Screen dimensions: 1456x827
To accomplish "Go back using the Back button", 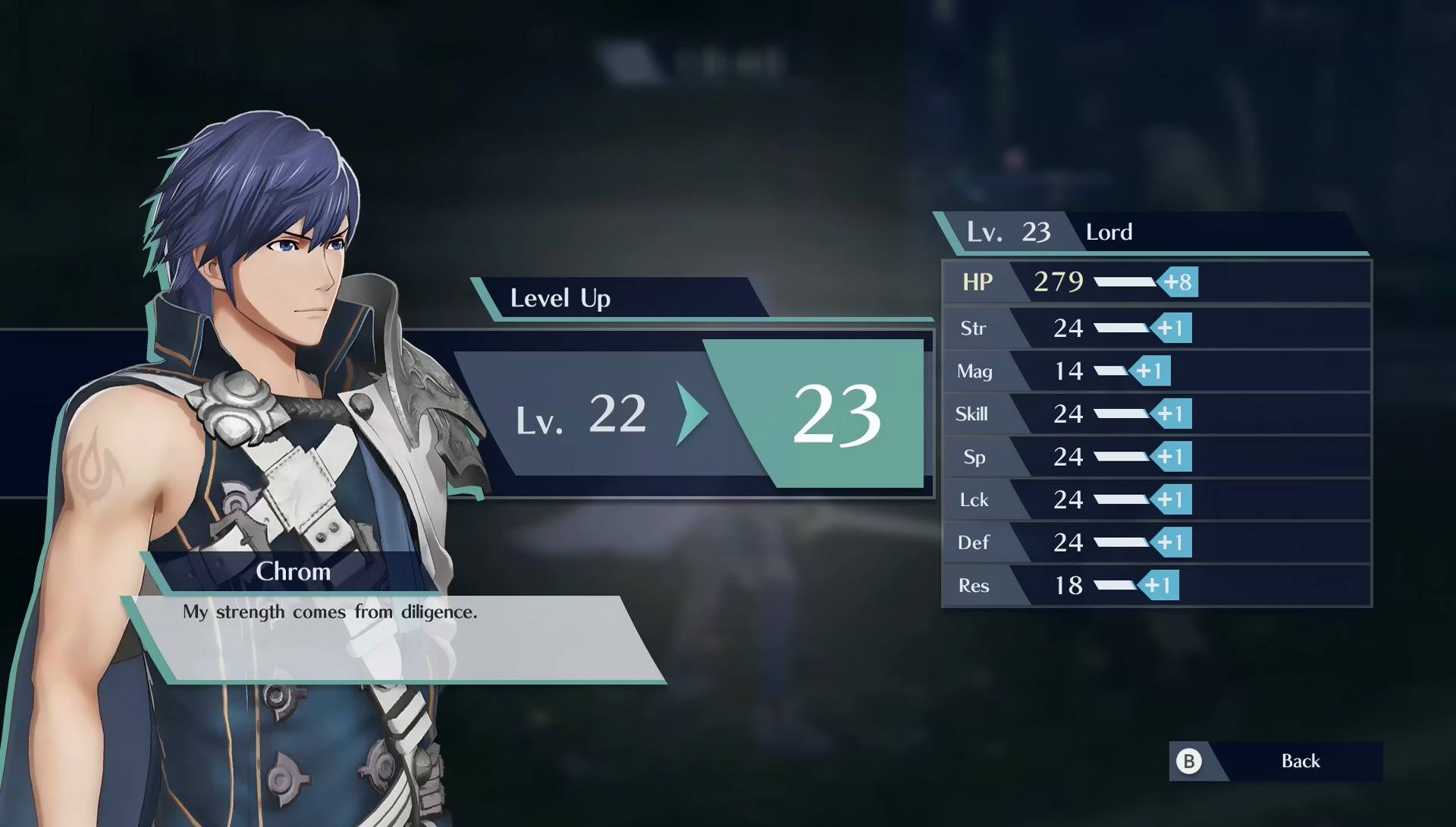I will pyautogui.click(x=1277, y=761).
